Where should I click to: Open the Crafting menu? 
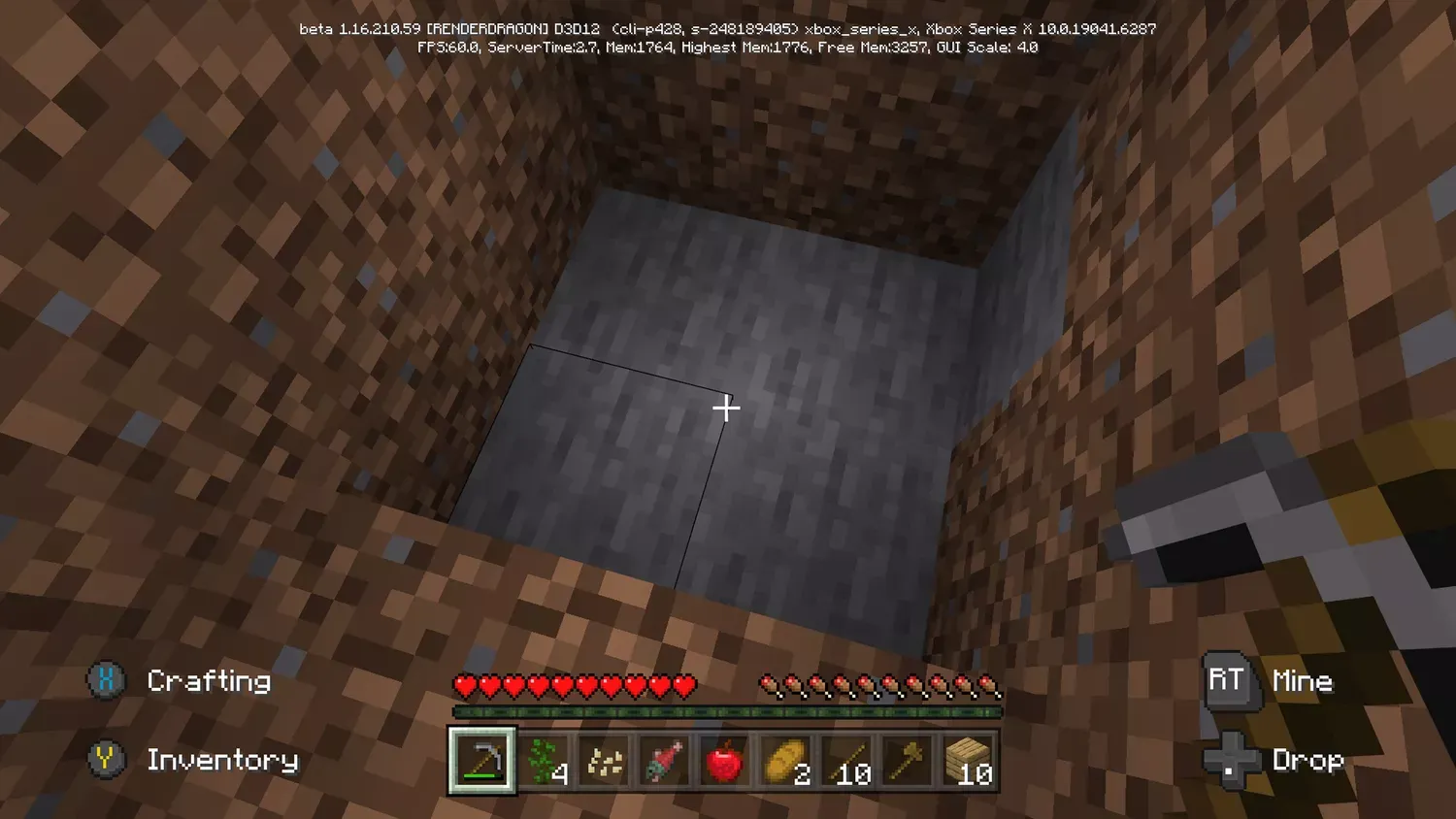[x=209, y=680]
